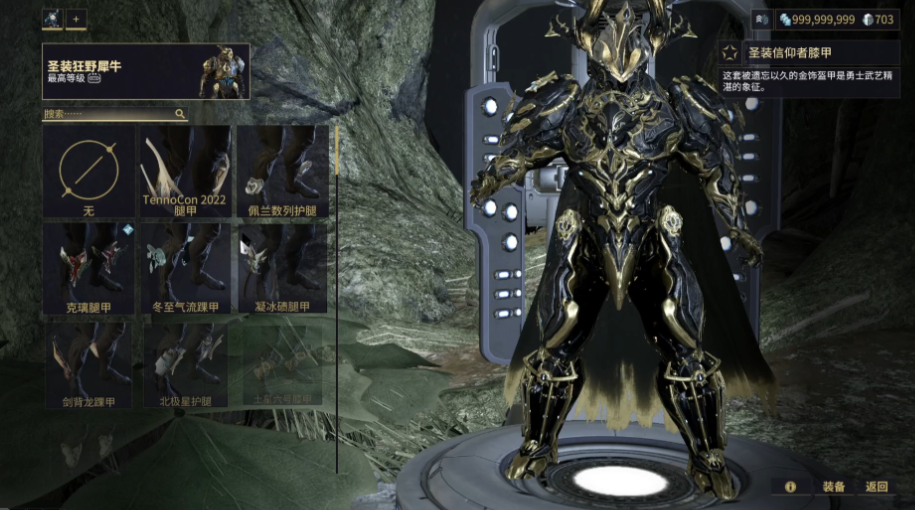The image size is (915, 510).
Task: Pick the 佩兰数列护腿 leg armor tile
Action: 281,171
